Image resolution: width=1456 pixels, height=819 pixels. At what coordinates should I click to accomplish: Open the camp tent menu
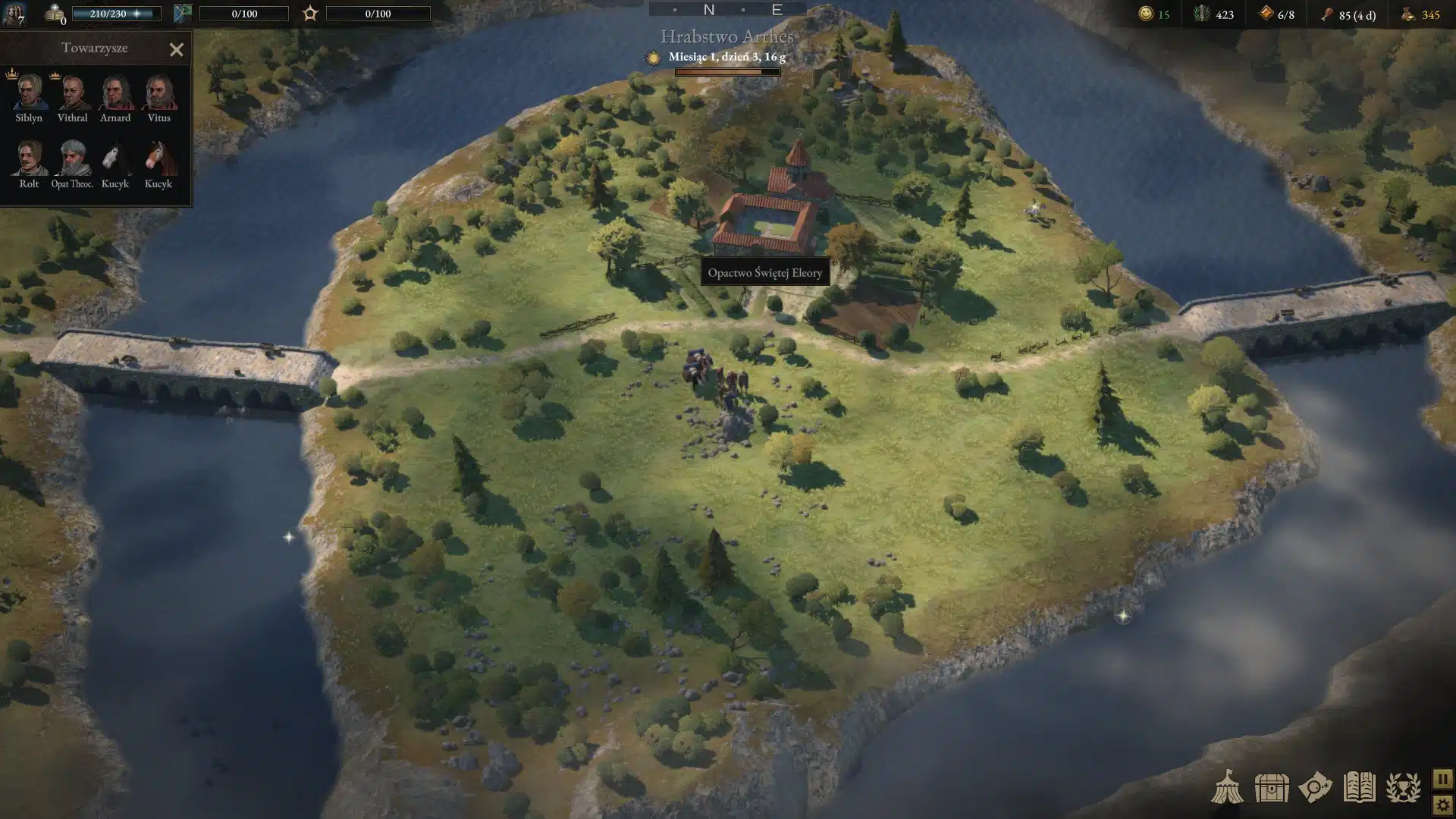point(1226,787)
